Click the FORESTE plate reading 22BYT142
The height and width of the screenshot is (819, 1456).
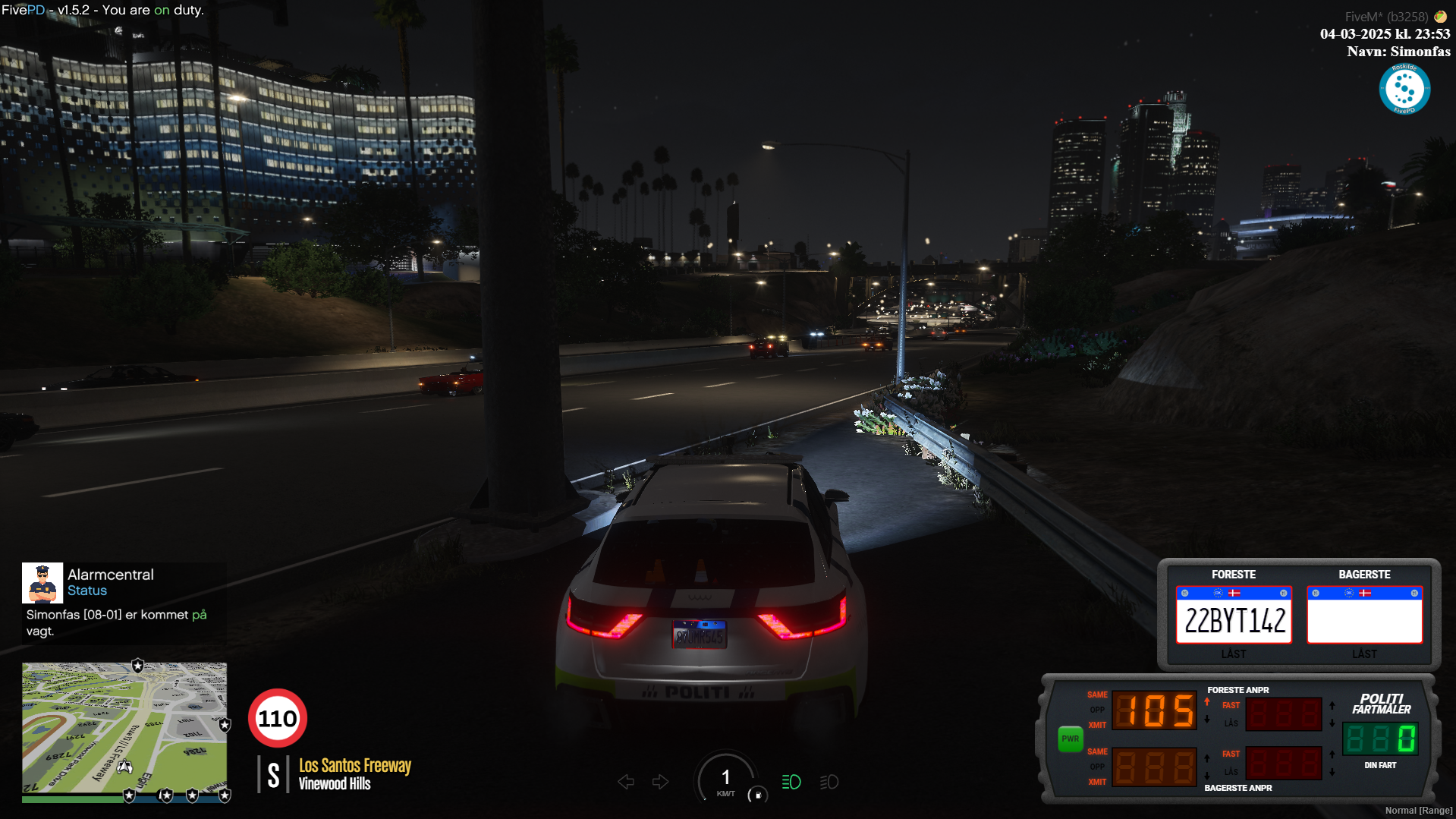click(1234, 616)
